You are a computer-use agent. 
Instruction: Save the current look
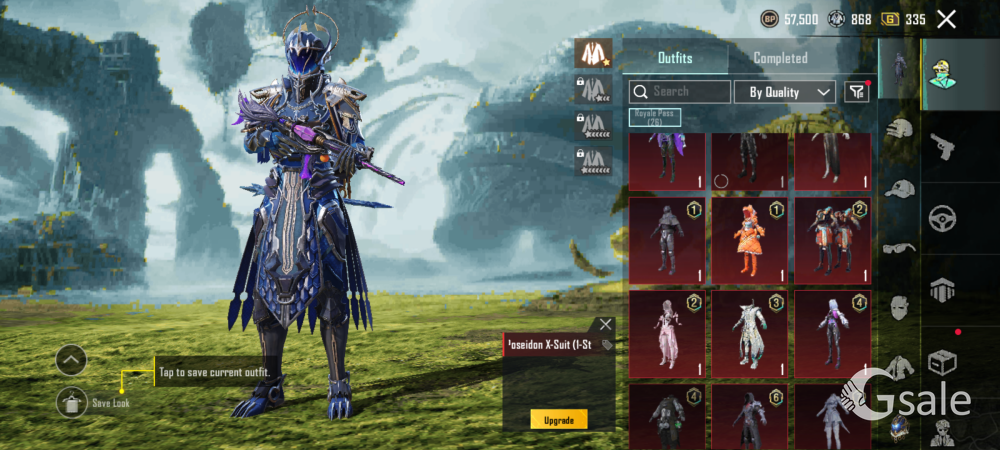click(x=71, y=402)
